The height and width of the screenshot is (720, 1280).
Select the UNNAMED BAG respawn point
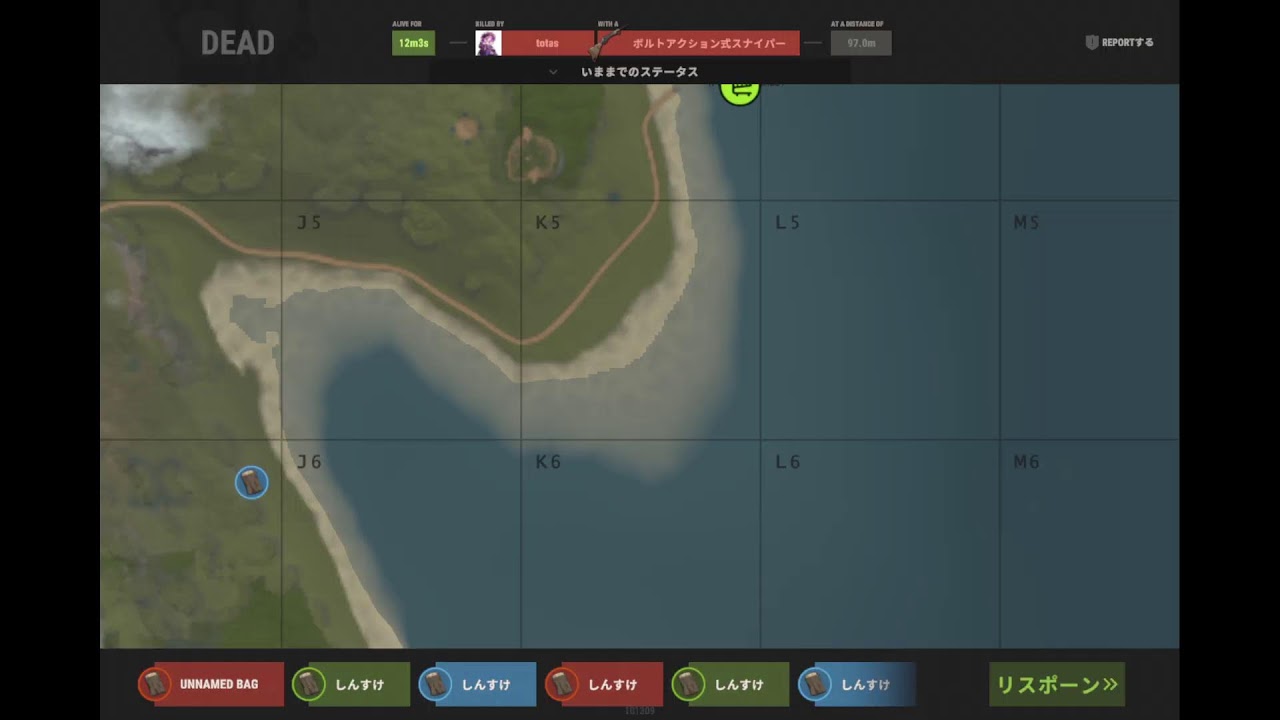211,685
